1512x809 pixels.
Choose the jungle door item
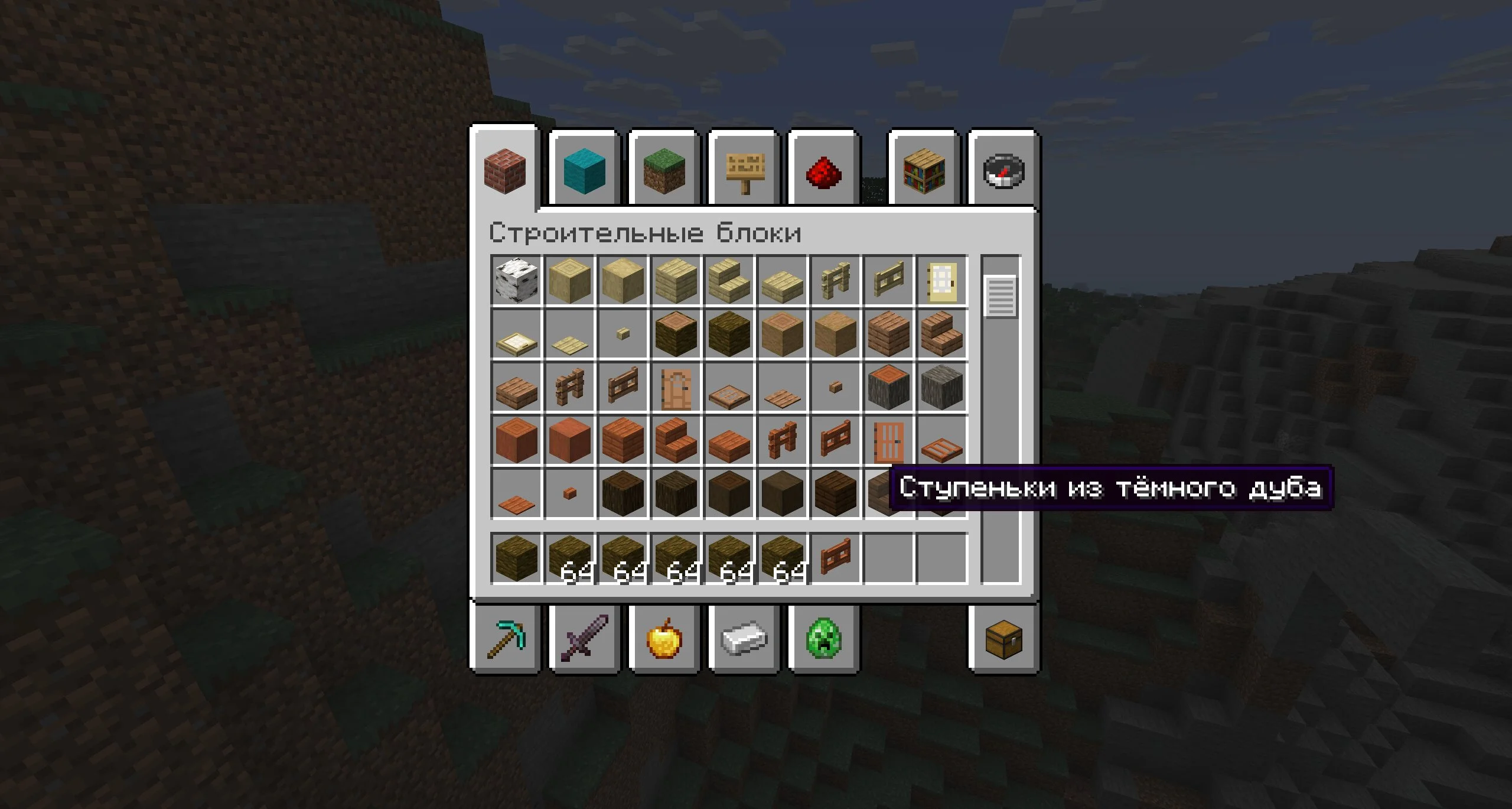pos(676,387)
